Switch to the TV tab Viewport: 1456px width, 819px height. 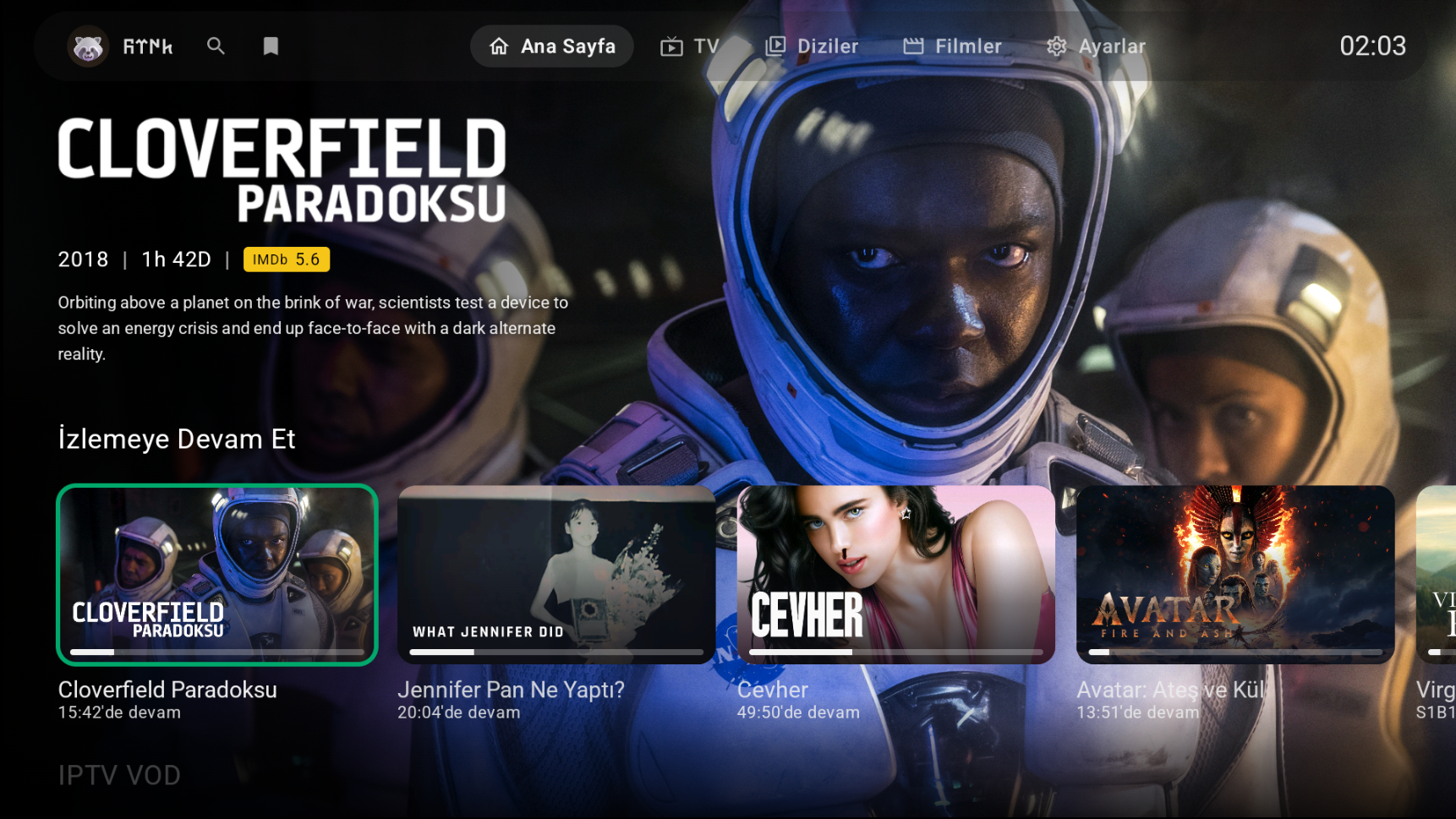click(x=690, y=46)
